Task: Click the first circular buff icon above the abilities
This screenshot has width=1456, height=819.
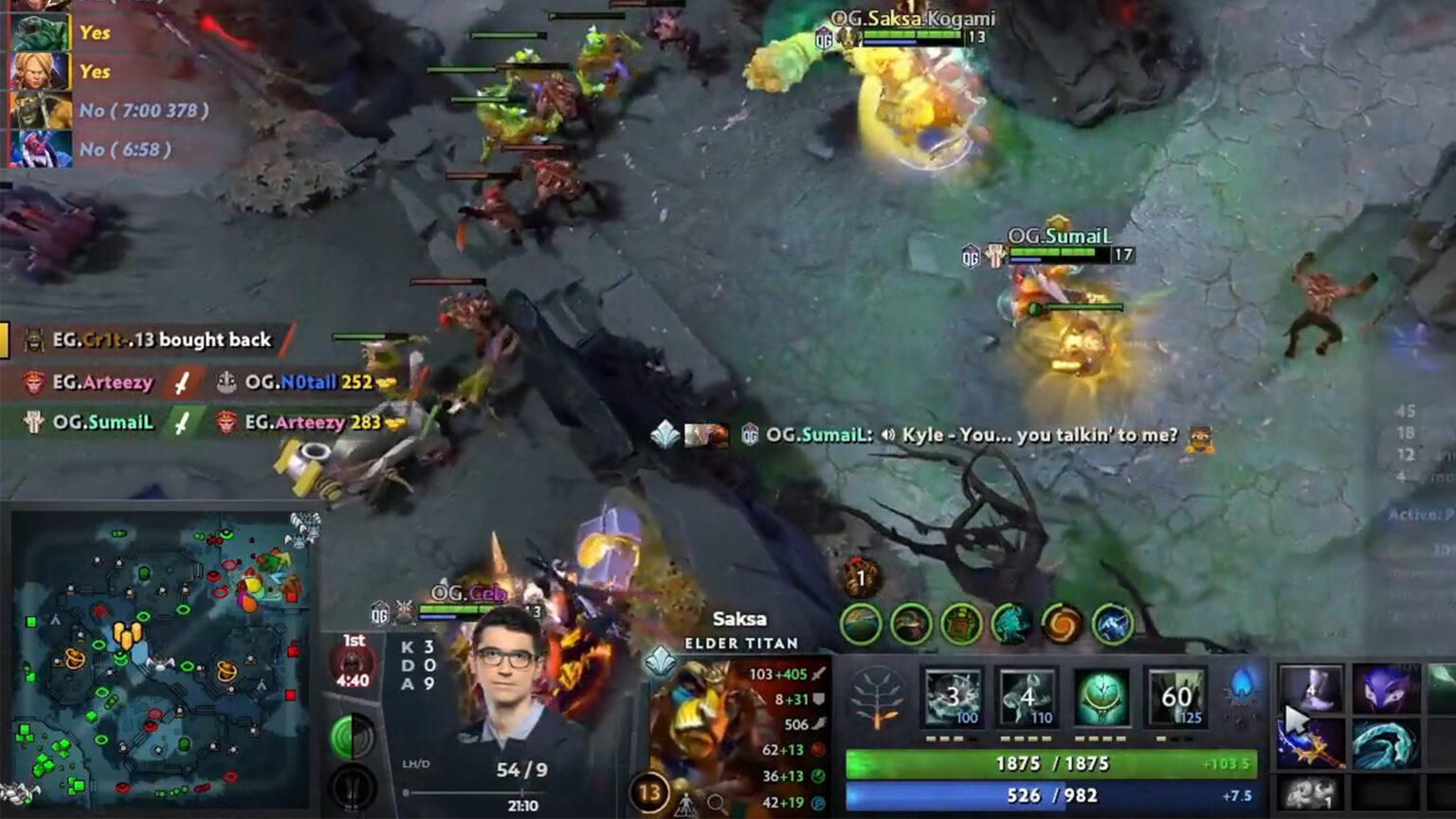Action: [861, 625]
